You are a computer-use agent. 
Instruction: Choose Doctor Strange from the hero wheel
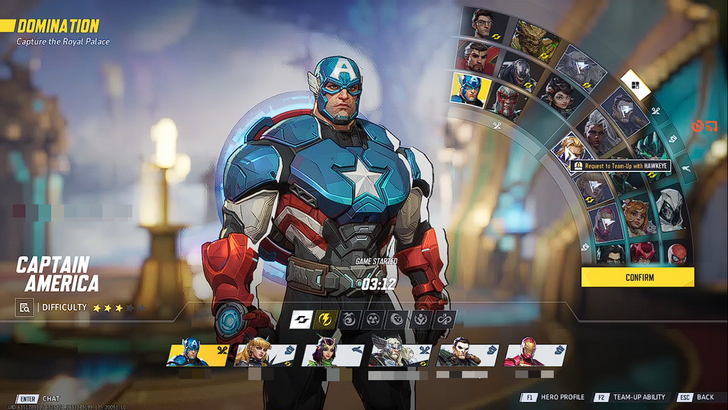coord(478,55)
